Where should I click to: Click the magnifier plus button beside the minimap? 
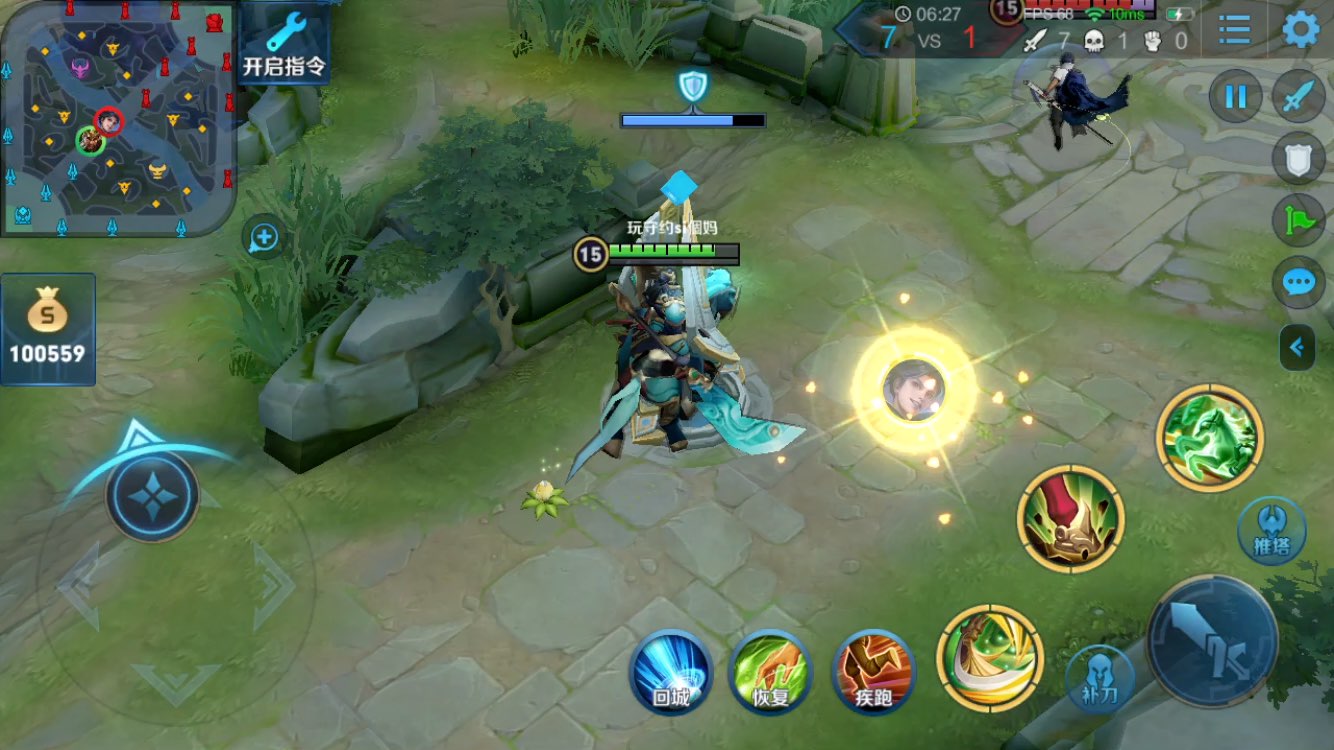pos(264,238)
